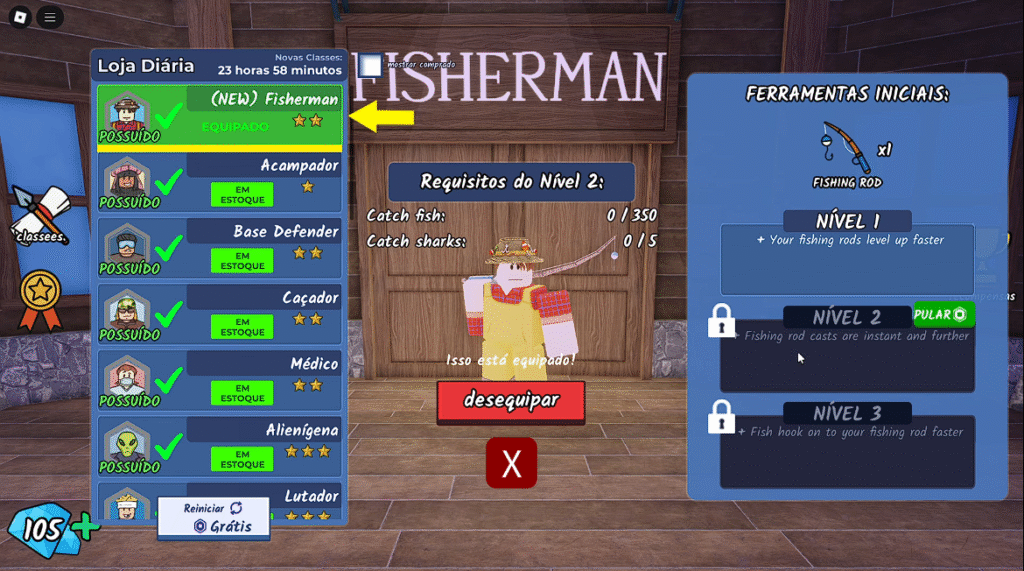Choose the Acampador class entry
The image size is (1024, 571).
(x=219, y=181)
